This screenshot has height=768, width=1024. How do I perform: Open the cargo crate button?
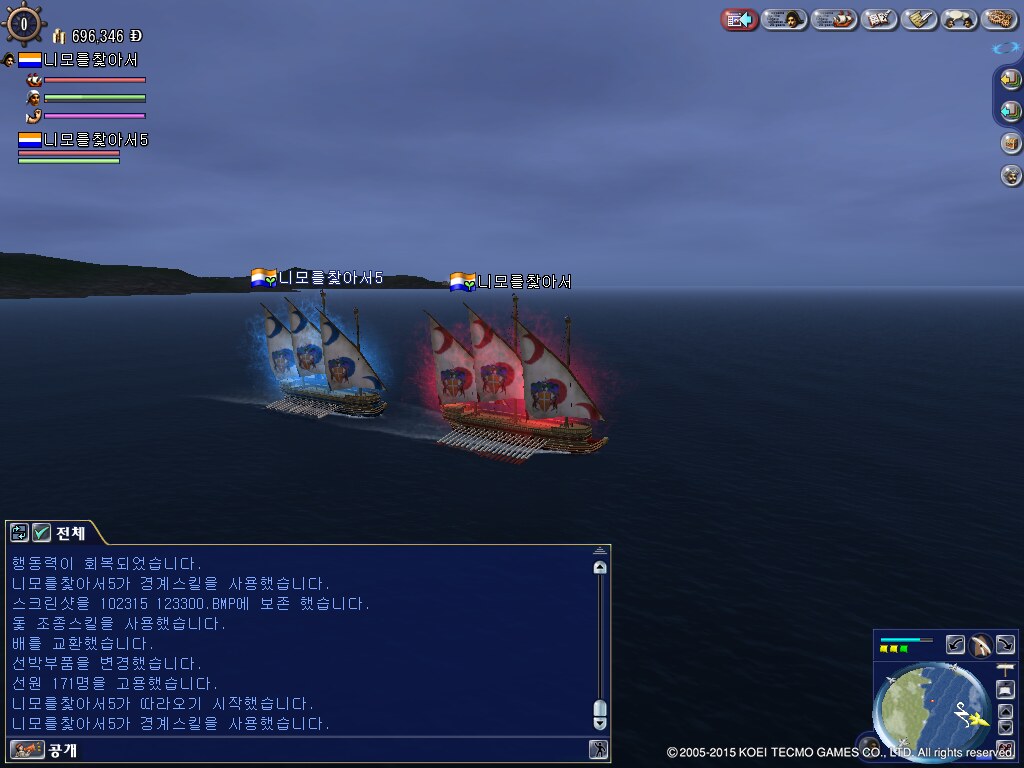click(1011, 143)
